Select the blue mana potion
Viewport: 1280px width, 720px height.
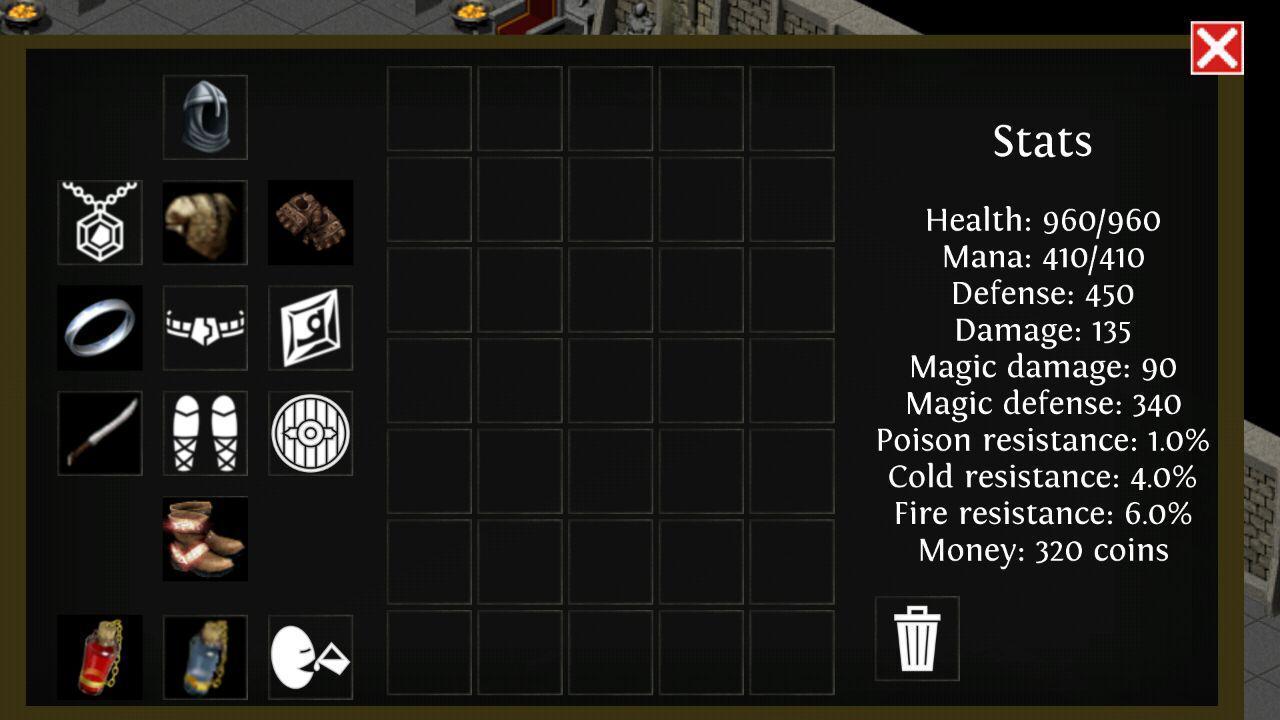(x=205, y=658)
